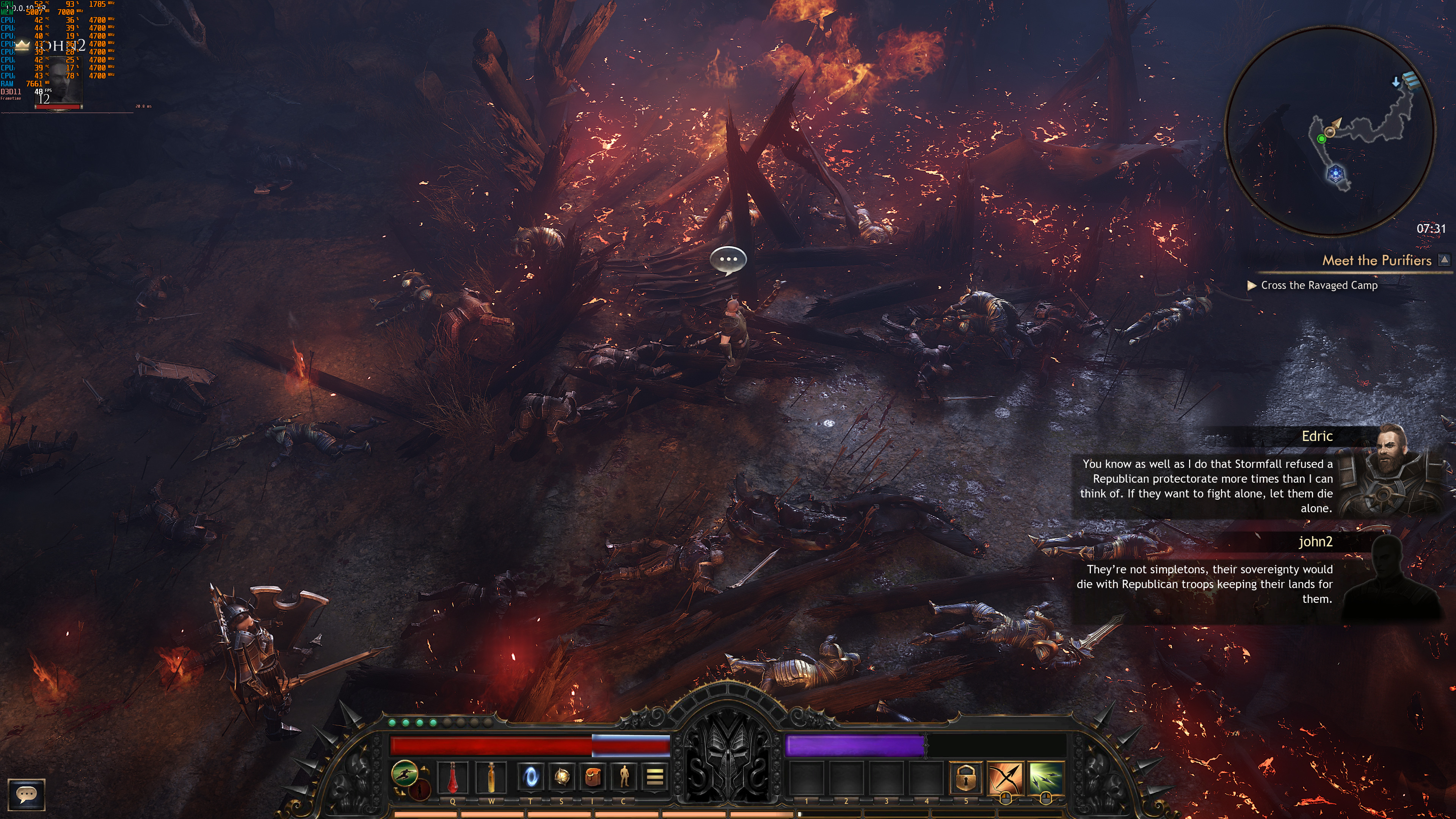Click the dialogue ellipsis speech bubble
Image resolution: width=1456 pixels, height=819 pixels.
pyautogui.click(x=728, y=259)
